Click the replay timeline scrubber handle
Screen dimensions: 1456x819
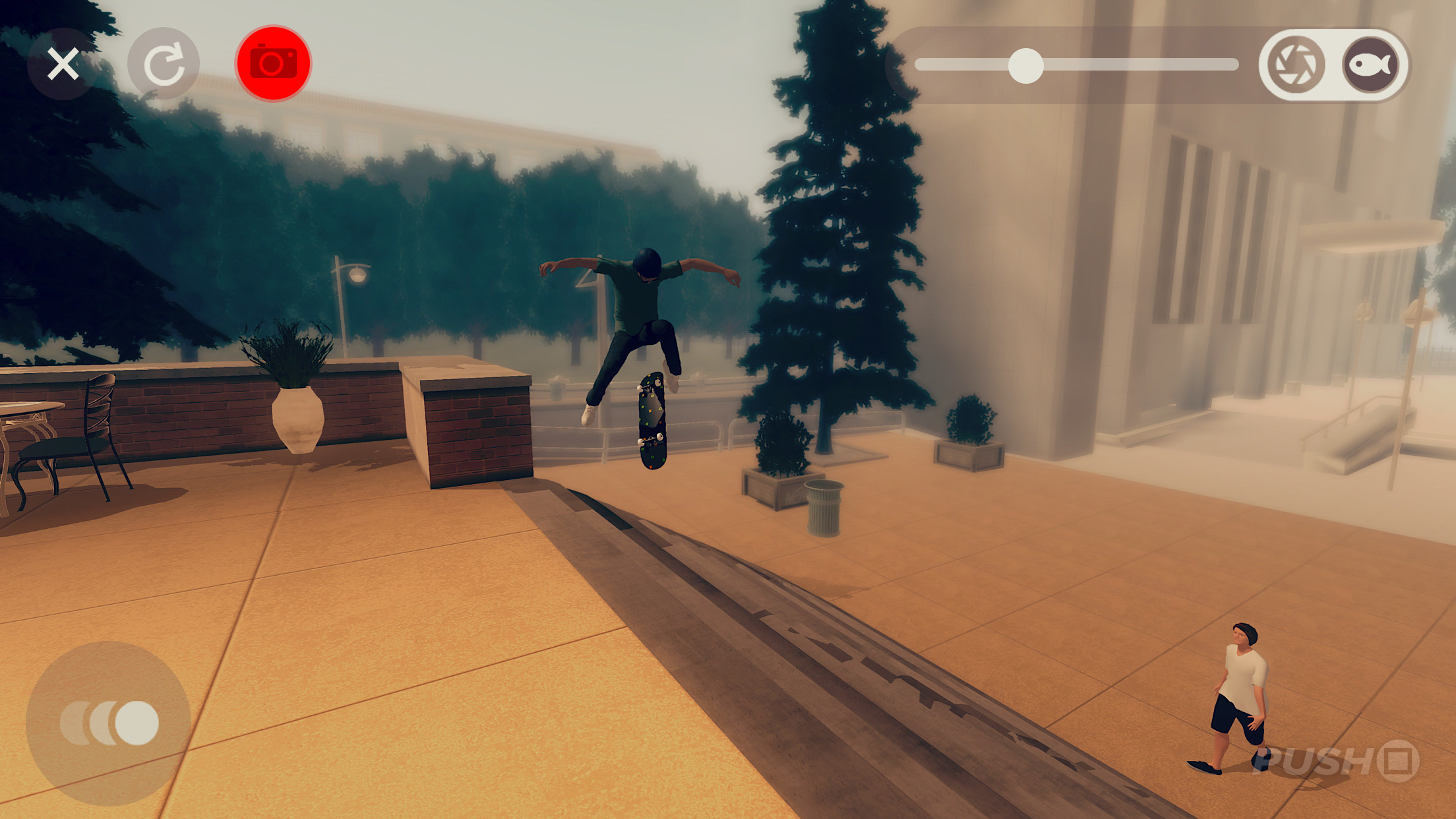click(1026, 65)
